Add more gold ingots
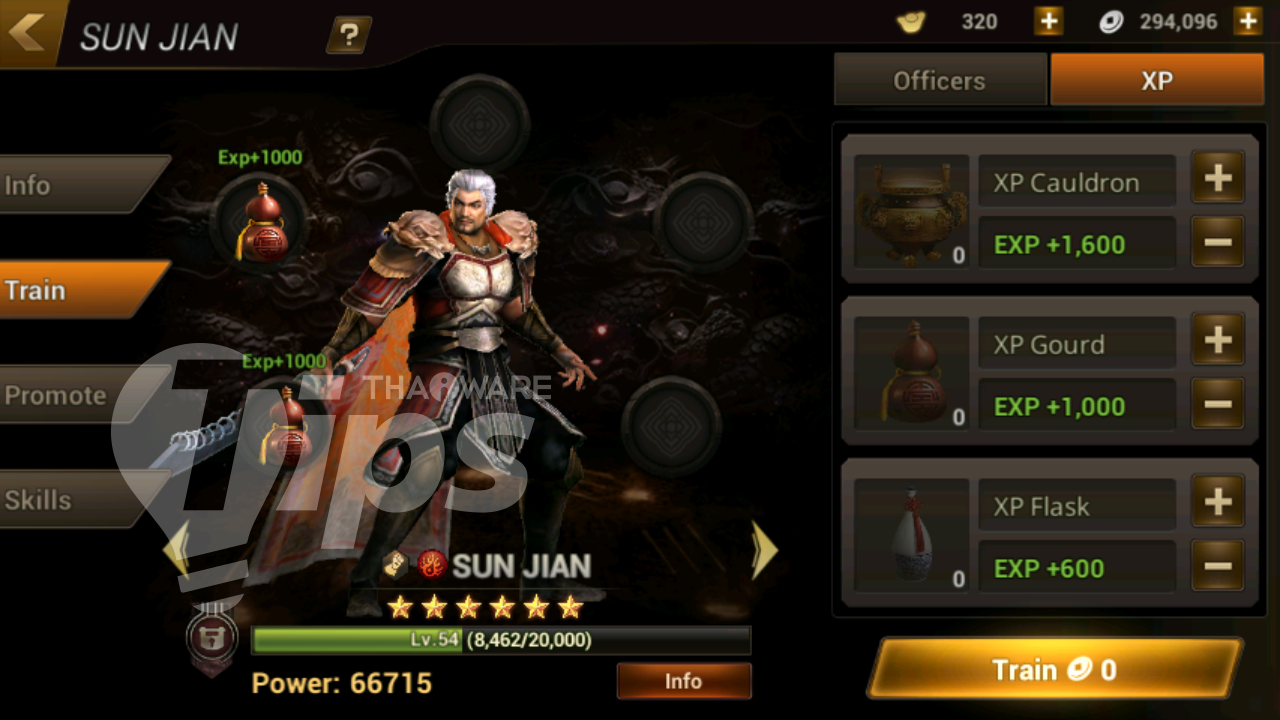 coord(1048,21)
